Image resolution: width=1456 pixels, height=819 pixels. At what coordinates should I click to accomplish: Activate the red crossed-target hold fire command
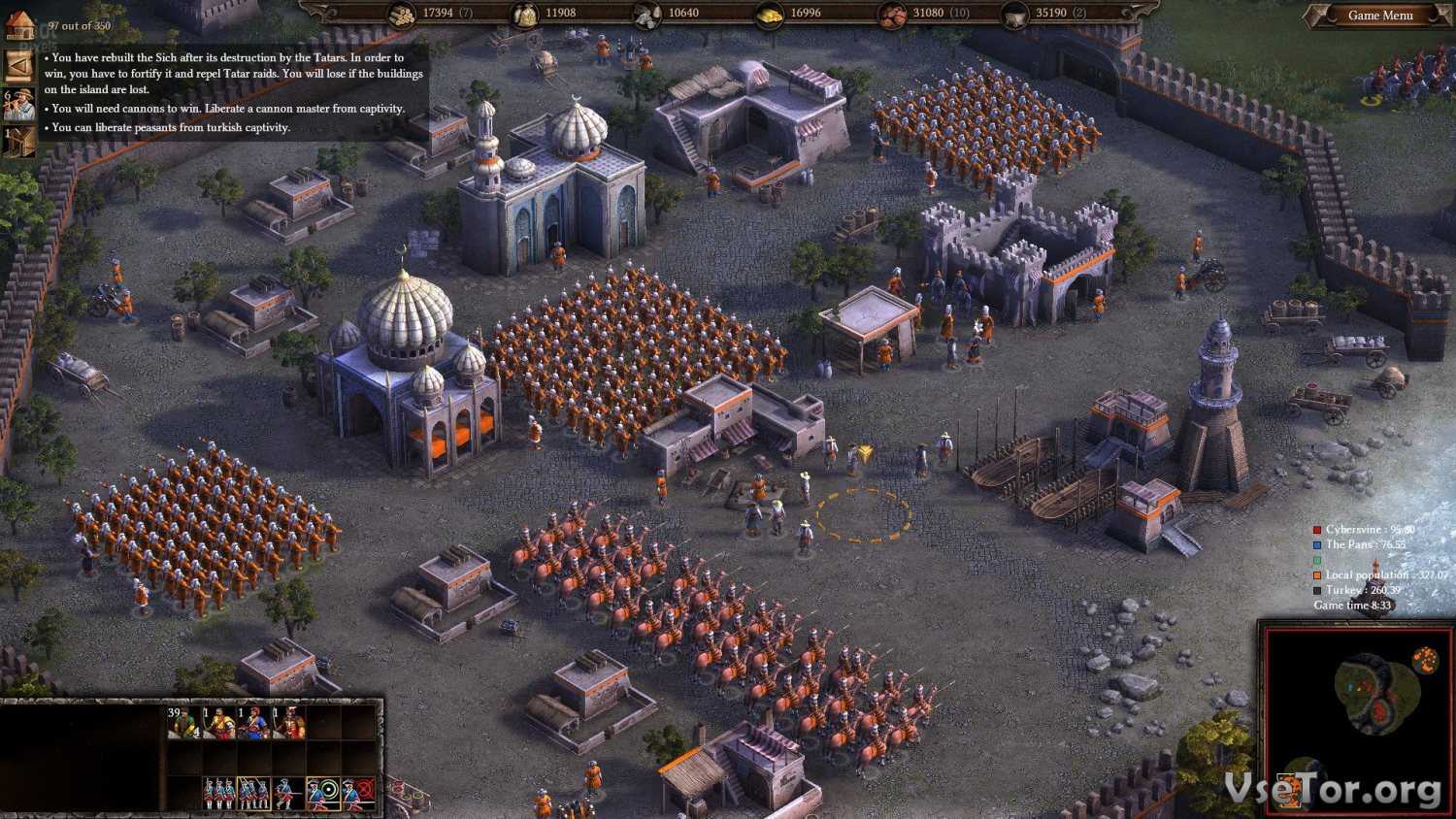coord(358,794)
